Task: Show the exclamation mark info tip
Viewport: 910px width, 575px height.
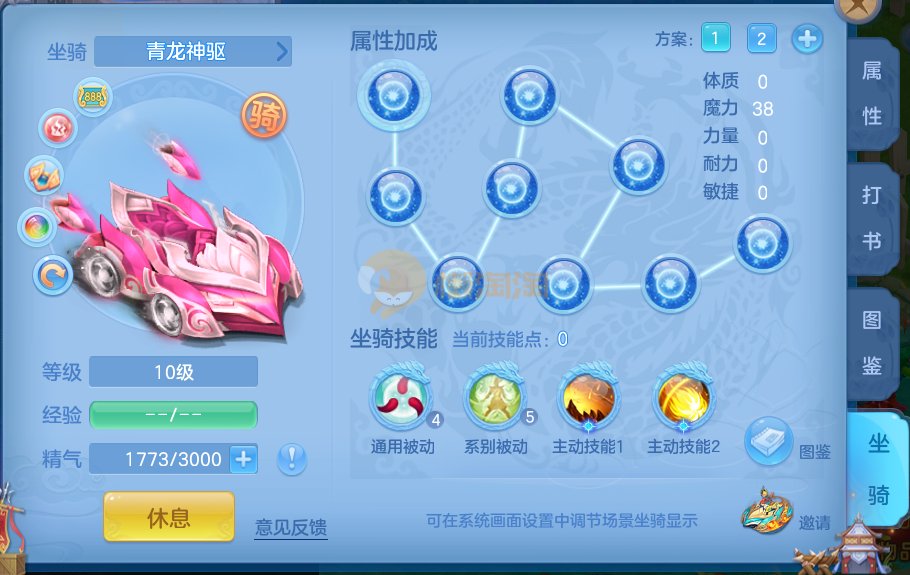Action: [x=292, y=459]
